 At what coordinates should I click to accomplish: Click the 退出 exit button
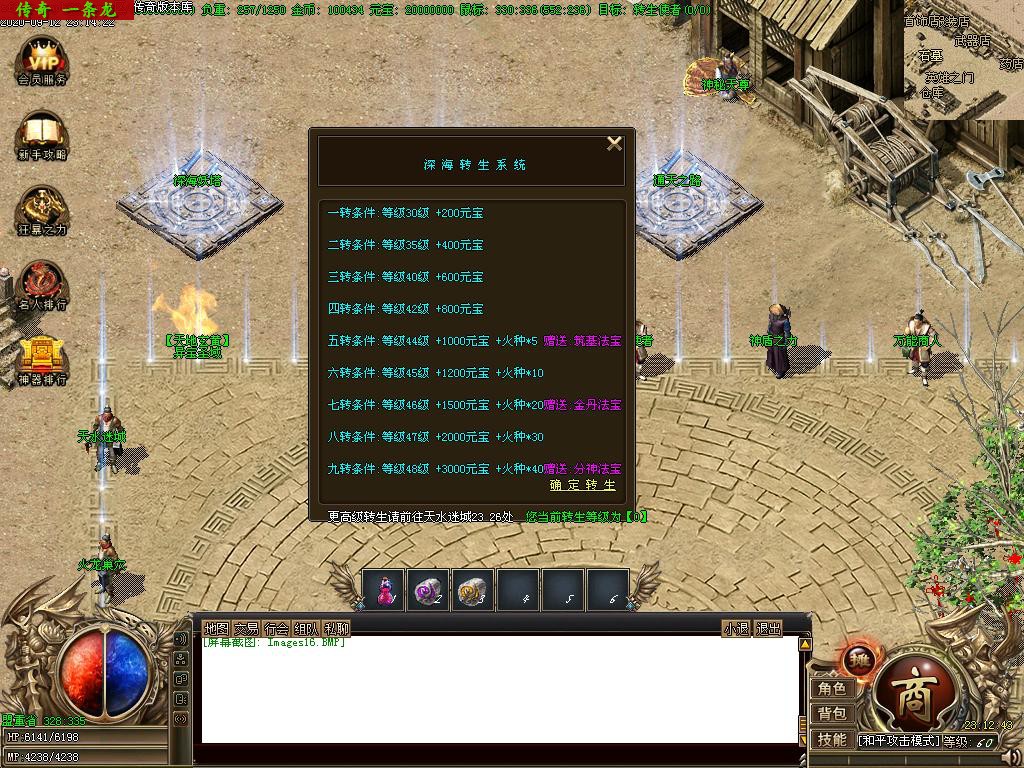tap(768, 629)
